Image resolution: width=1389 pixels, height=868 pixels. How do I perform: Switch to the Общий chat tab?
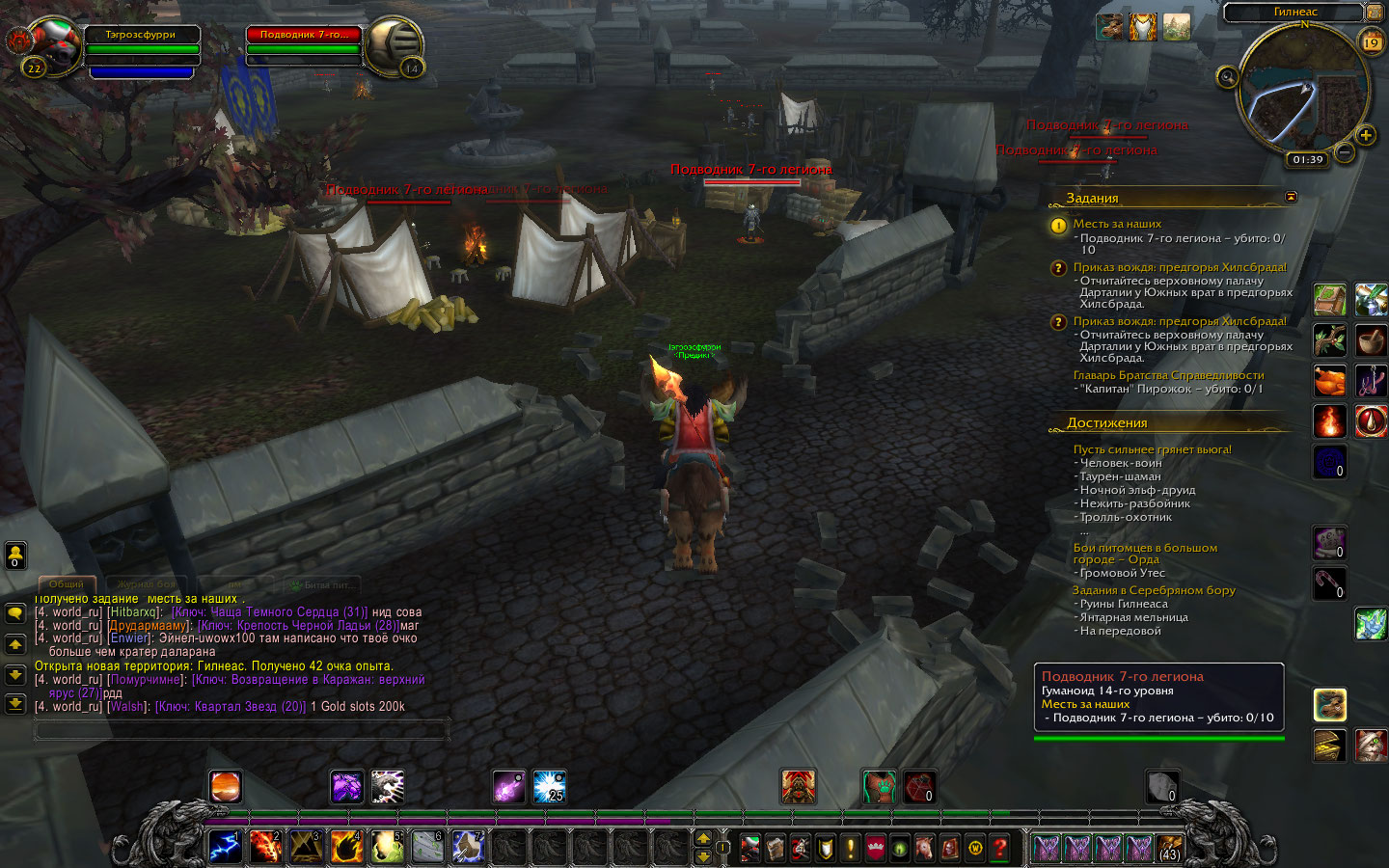tap(67, 584)
